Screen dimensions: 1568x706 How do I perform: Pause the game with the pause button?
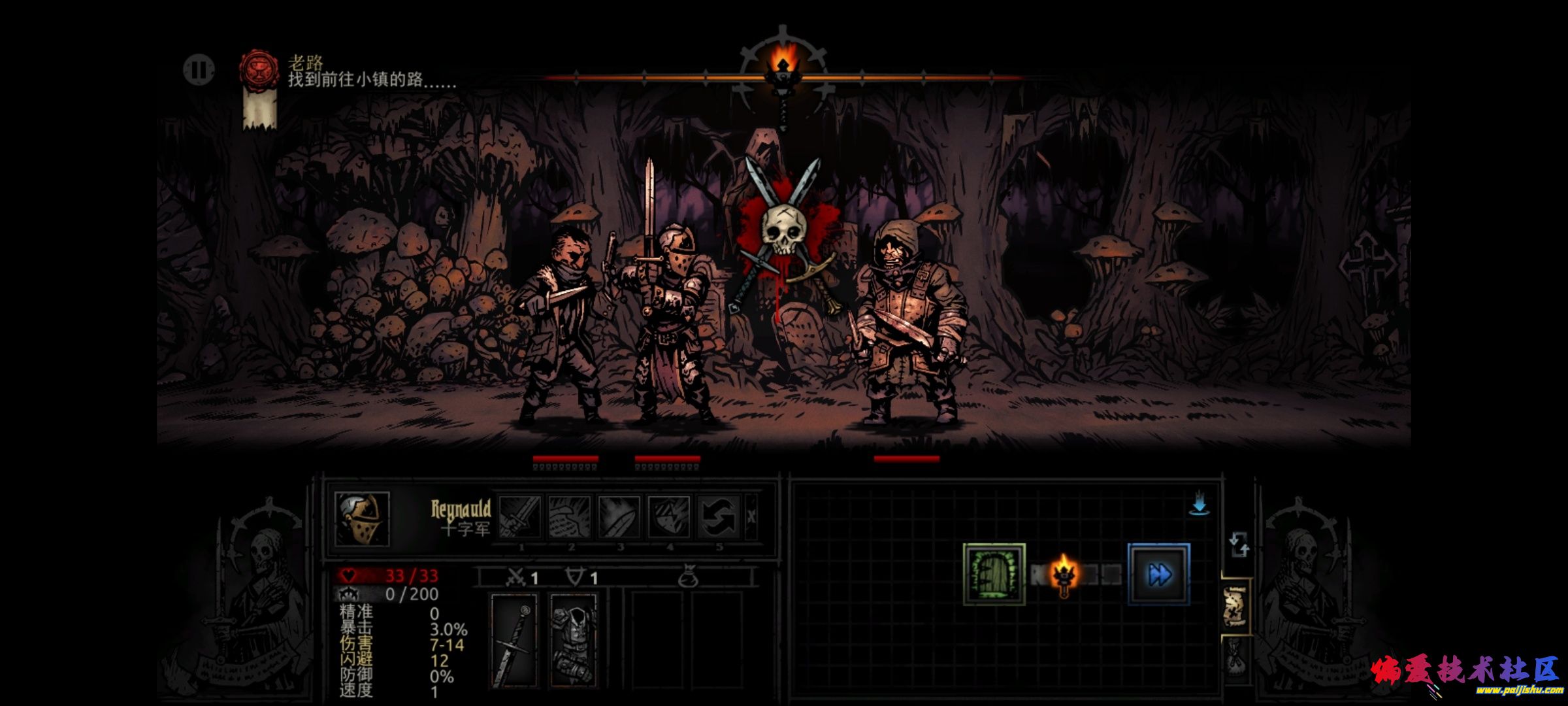pos(199,70)
